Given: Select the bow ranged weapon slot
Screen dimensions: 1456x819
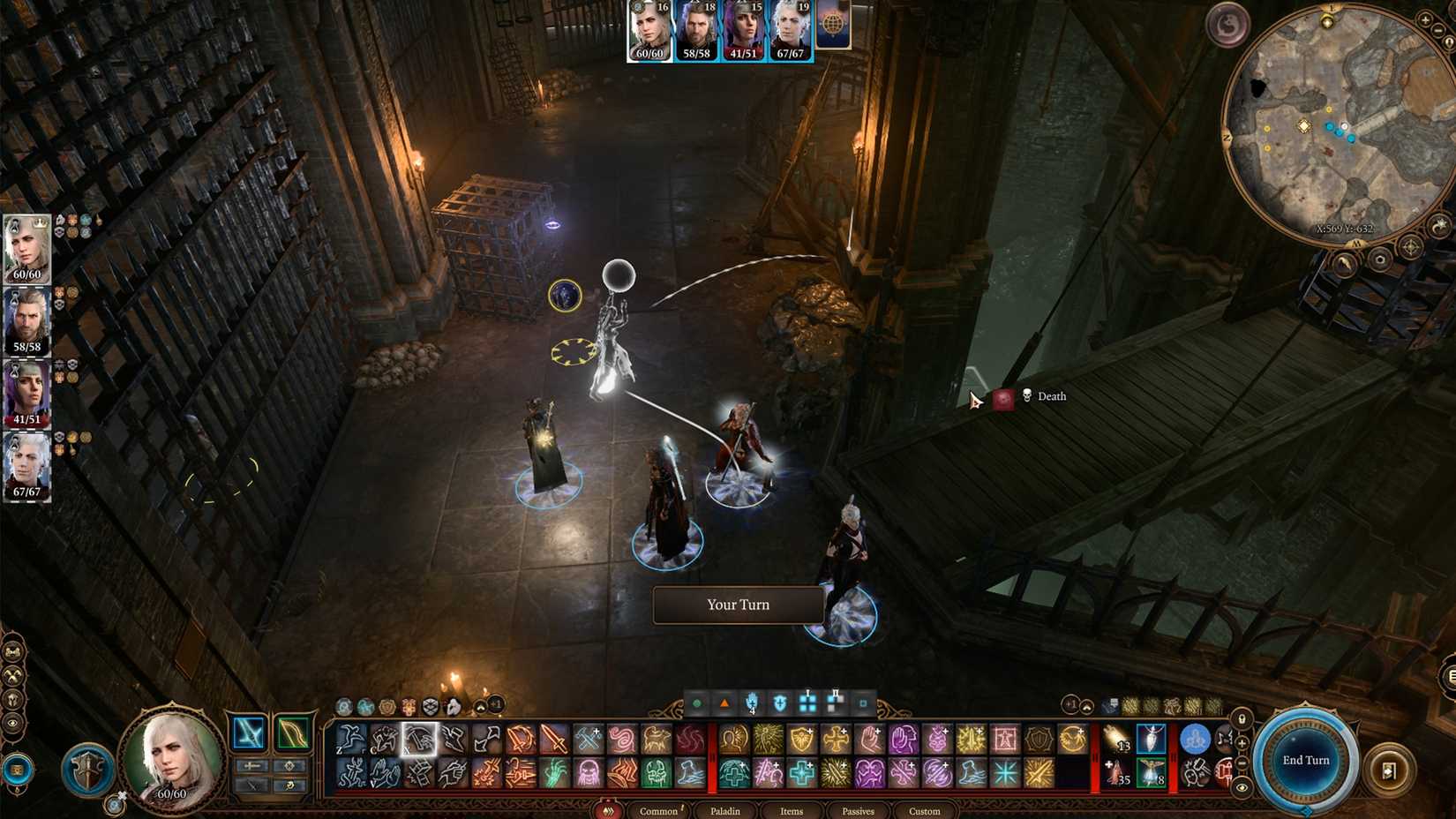Looking at the screenshot, I should tap(293, 733).
